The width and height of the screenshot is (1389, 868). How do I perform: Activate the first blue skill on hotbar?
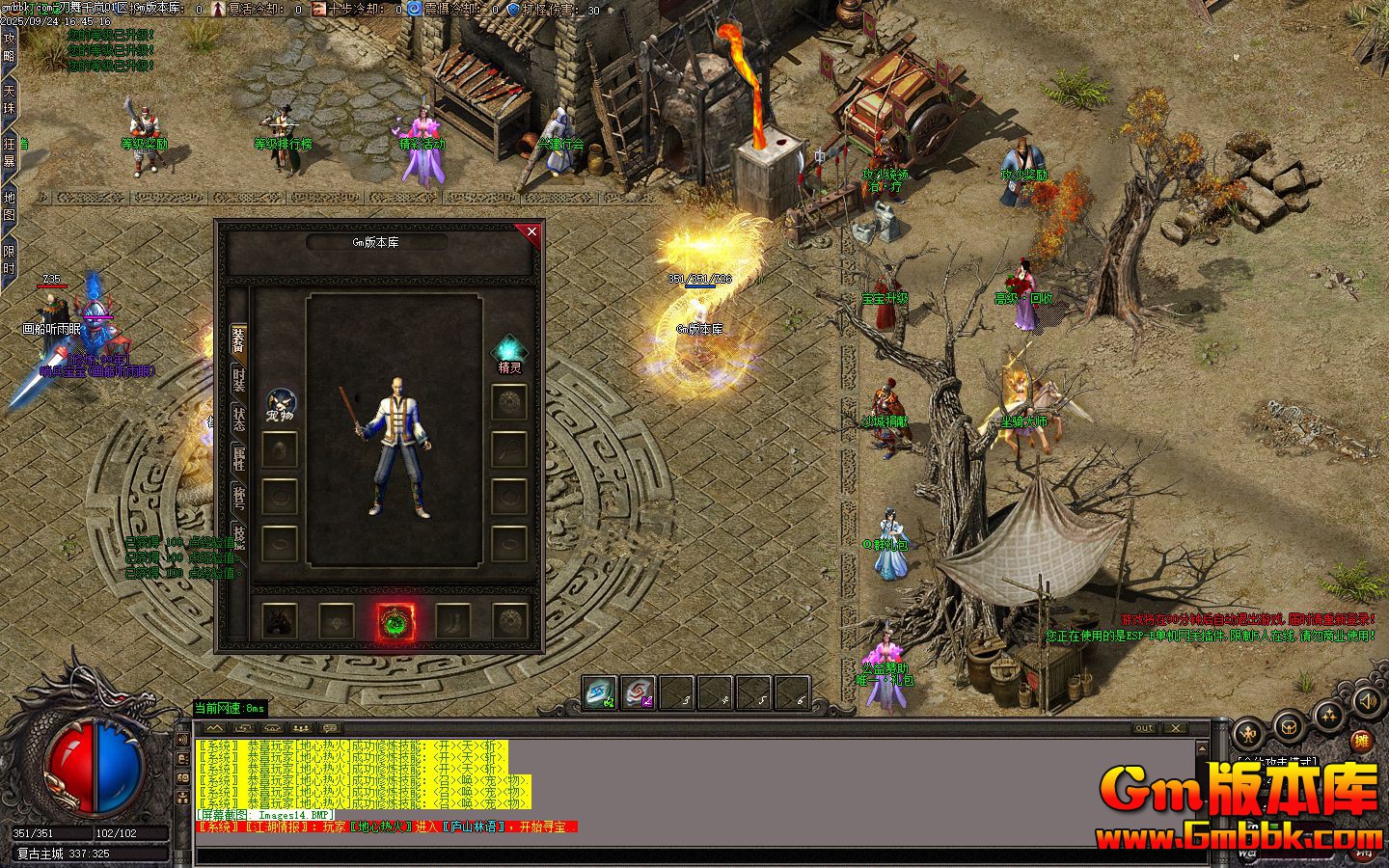tap(600, 692)
